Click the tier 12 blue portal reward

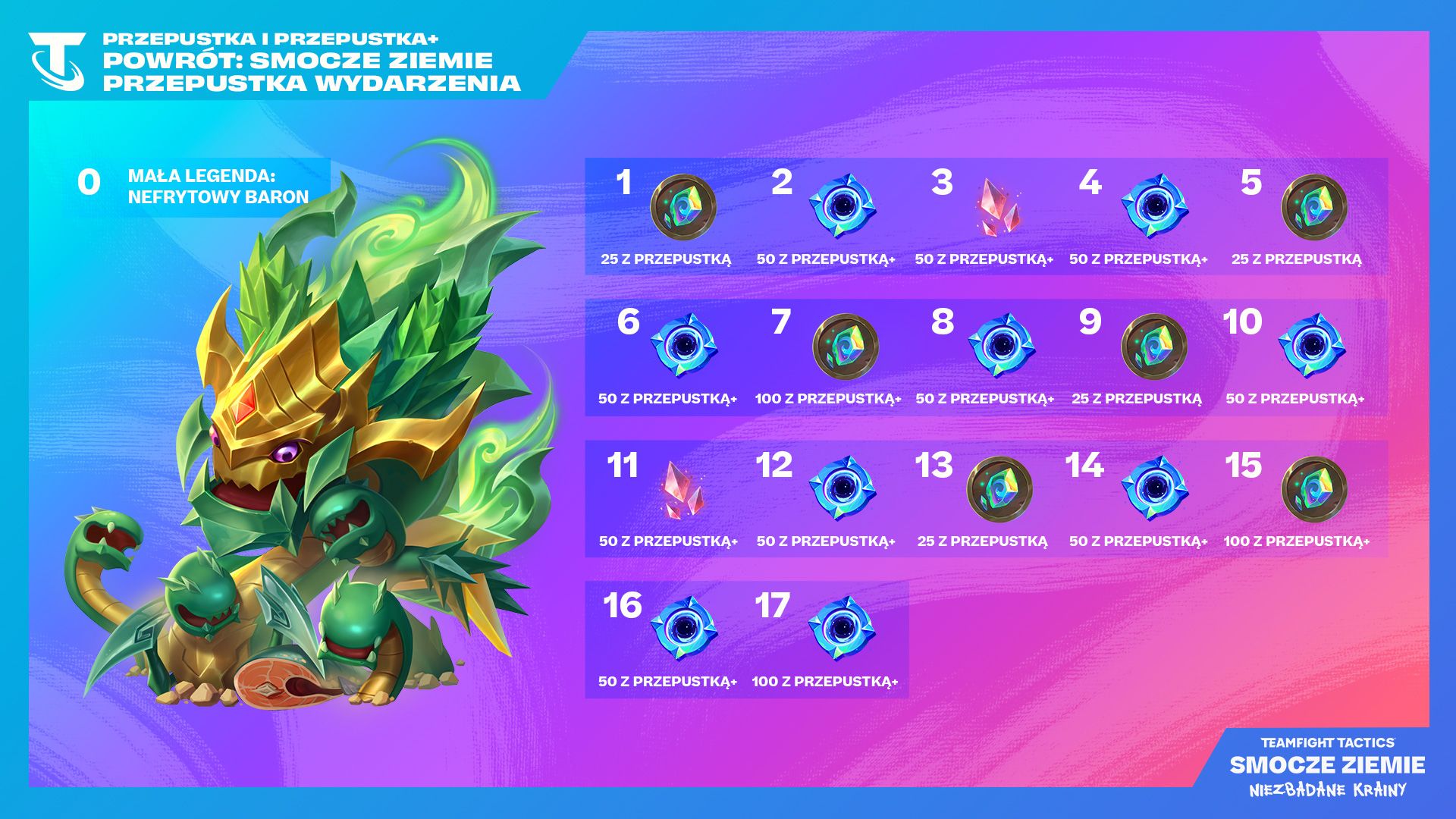tap(842, 488)
